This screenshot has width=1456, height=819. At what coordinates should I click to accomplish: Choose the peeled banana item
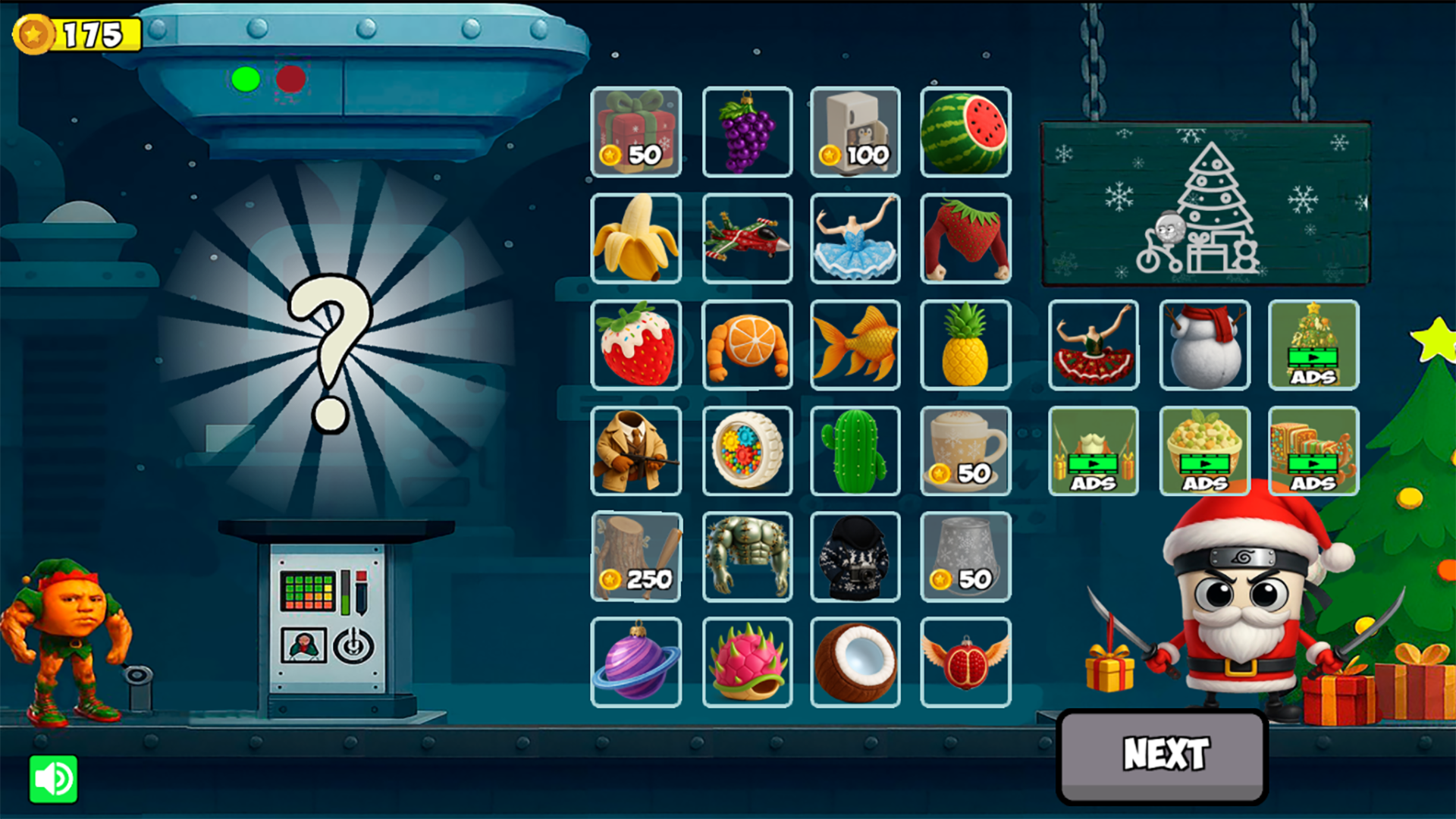pyautogui.click(x=636, y=240)
